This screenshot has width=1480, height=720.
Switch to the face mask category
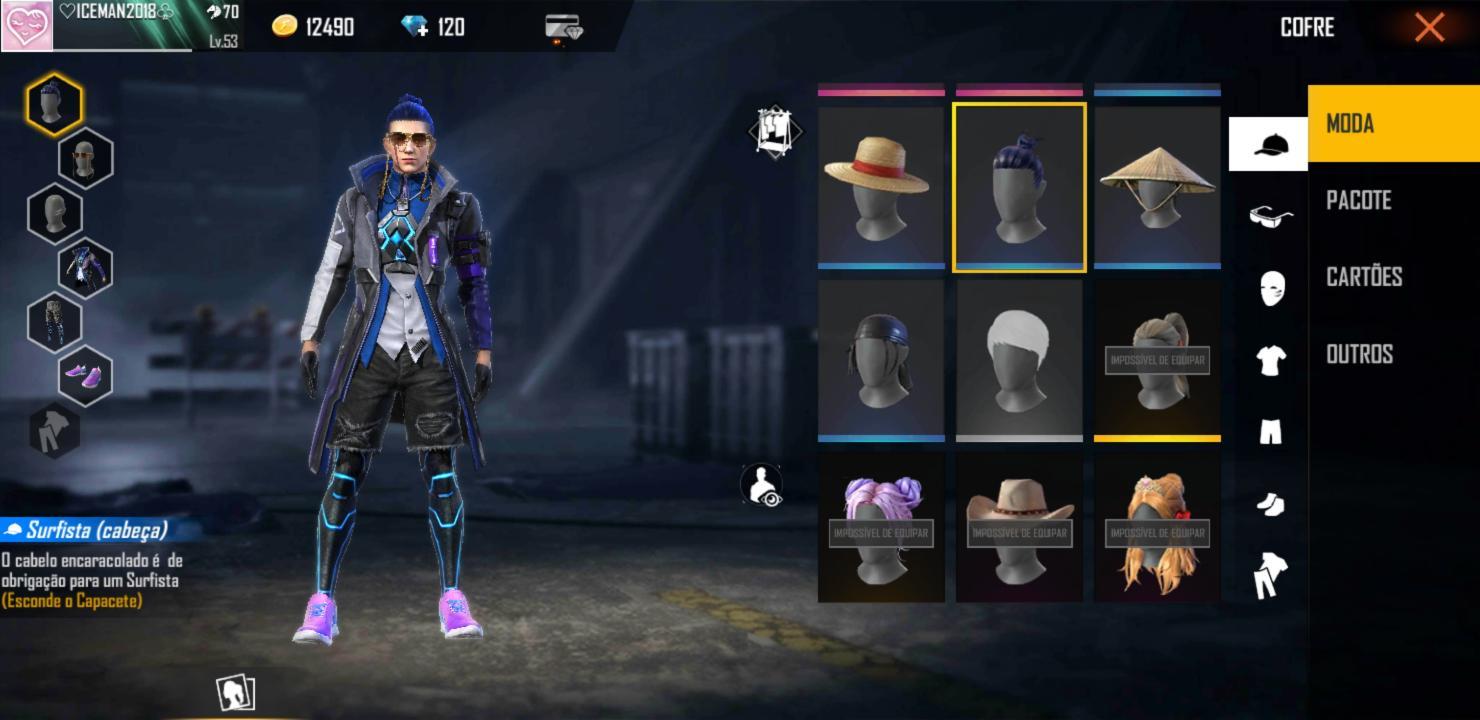1270,288
